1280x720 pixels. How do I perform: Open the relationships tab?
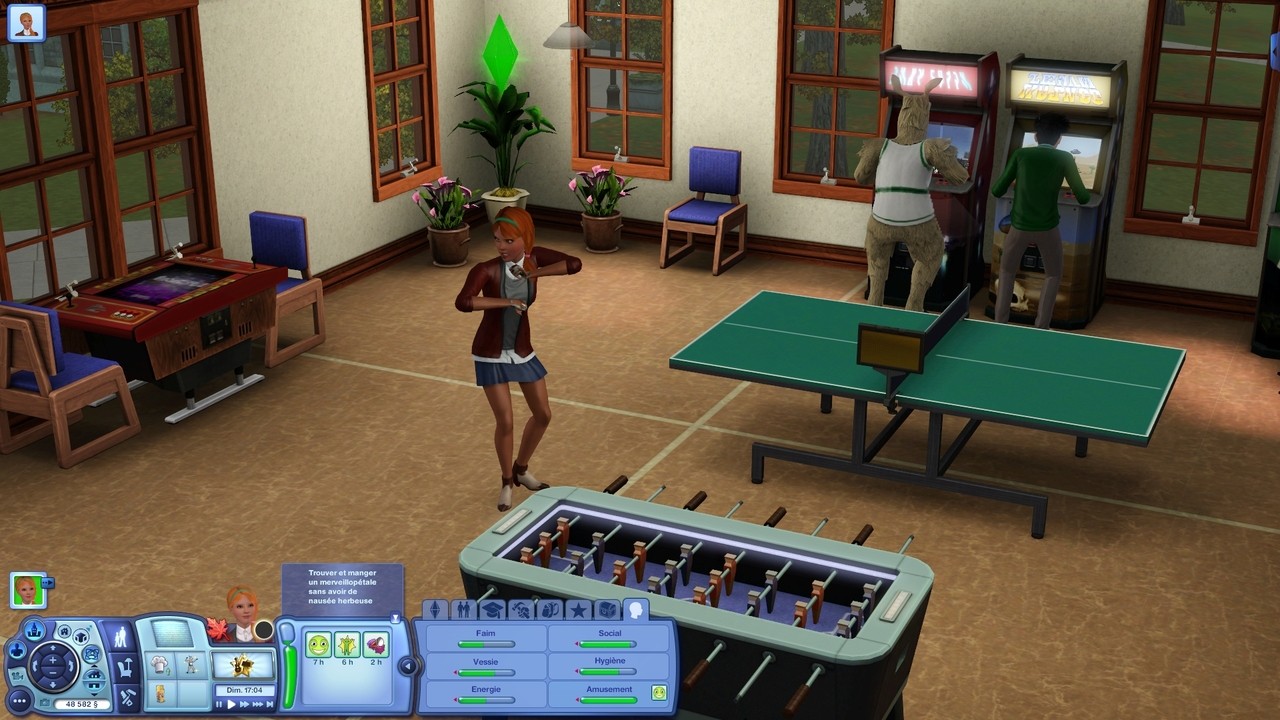pyautogui.click(x=463, y=610)
